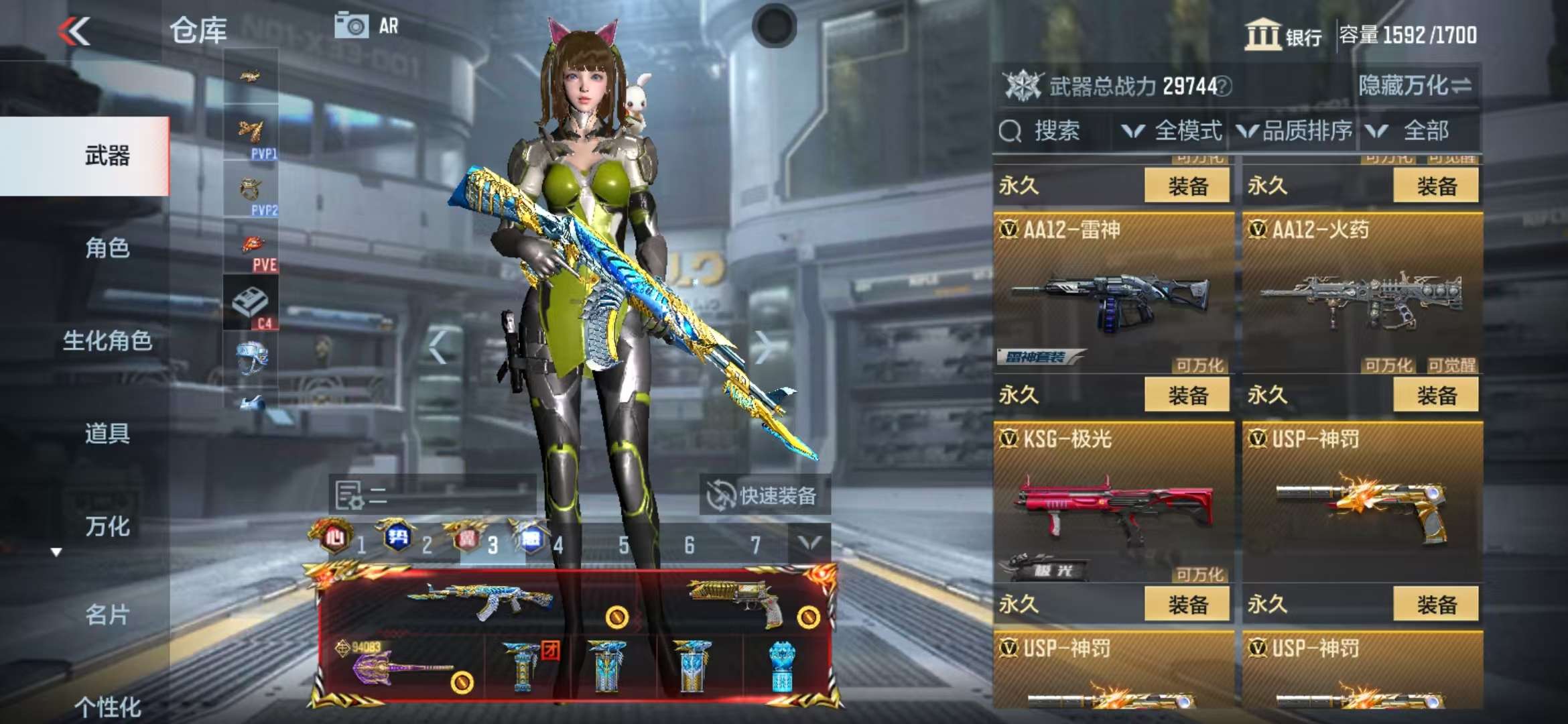Choose loadout bag number 5
This screenshot has height=724, width=1568.
click(x=623, y=545)
